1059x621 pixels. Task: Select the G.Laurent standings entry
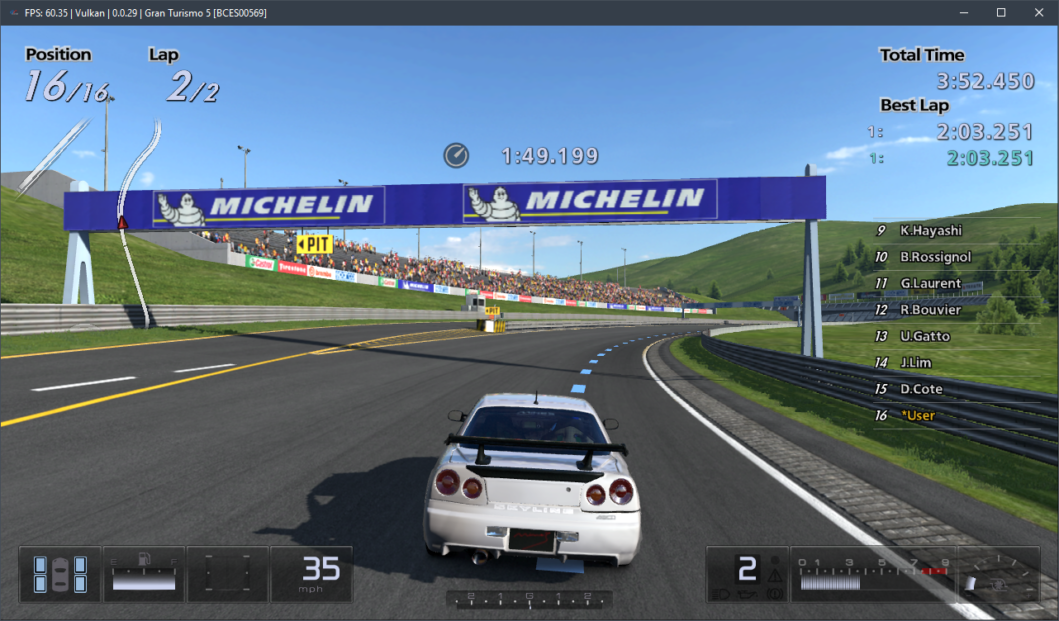(x=929, y=284)
